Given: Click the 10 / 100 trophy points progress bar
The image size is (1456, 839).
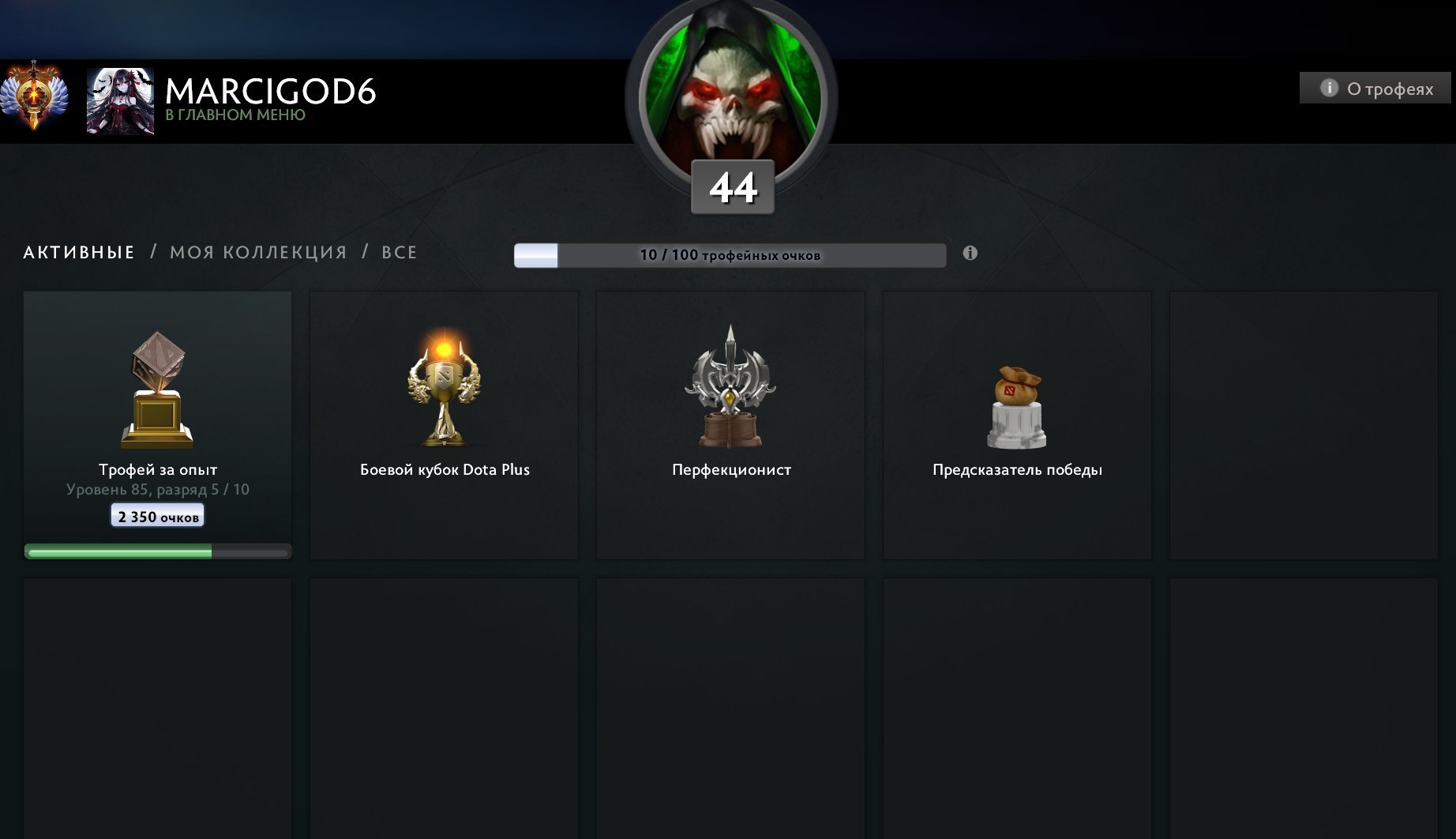Looking at the screenshot, I should [x=729, y=254].
